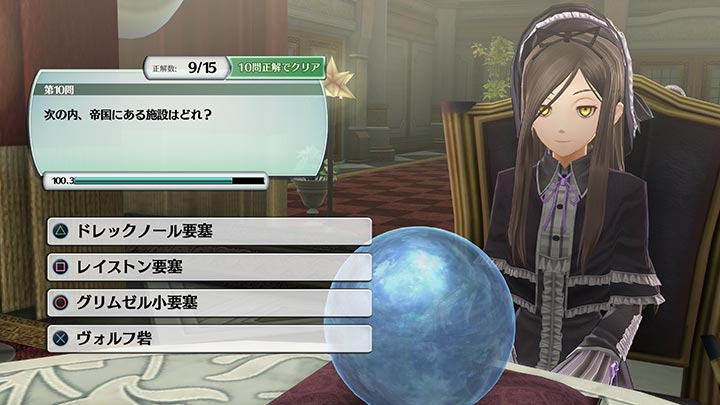
Task: Pick the answer グリムゼル小要塞
Action: click(x=208, y=302)
